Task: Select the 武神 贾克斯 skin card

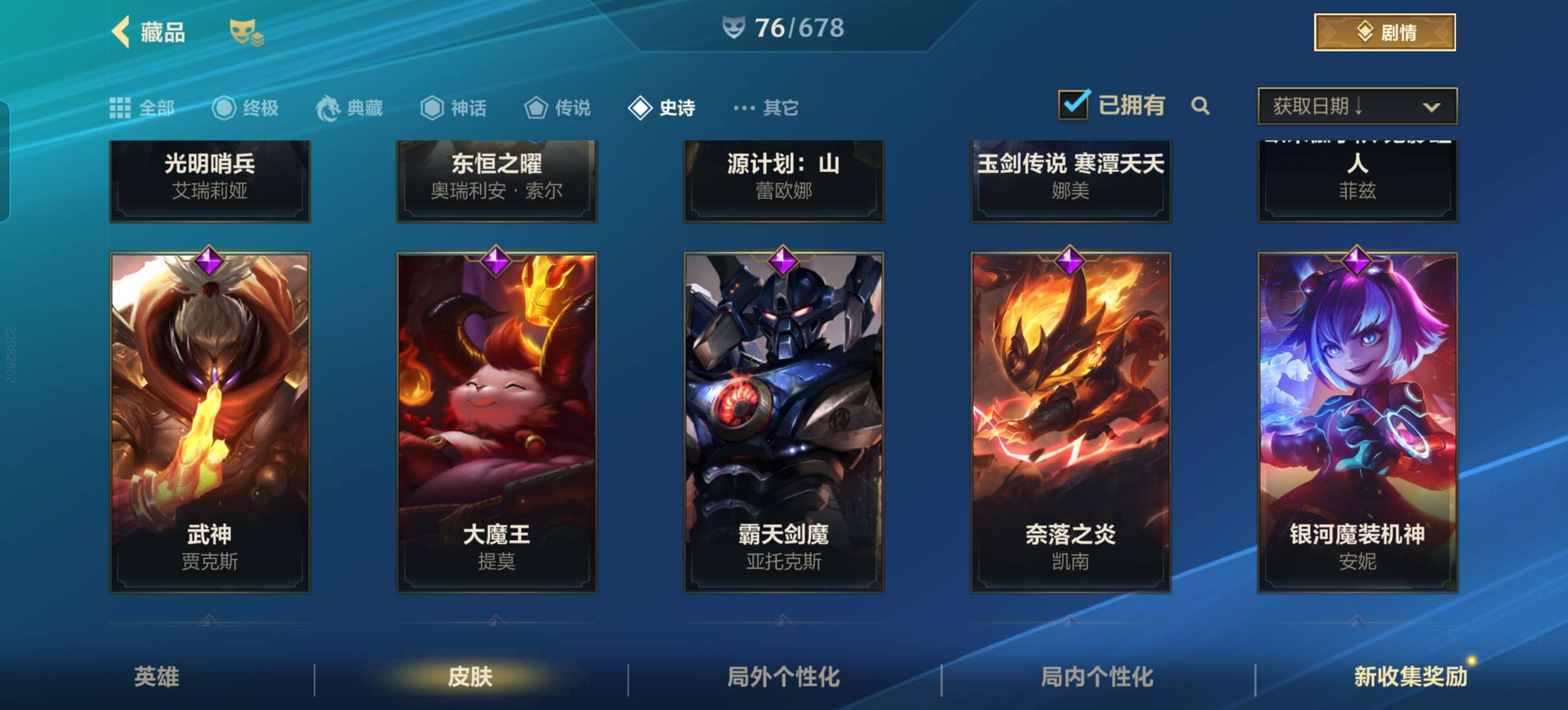Action: tap(209, 421)
